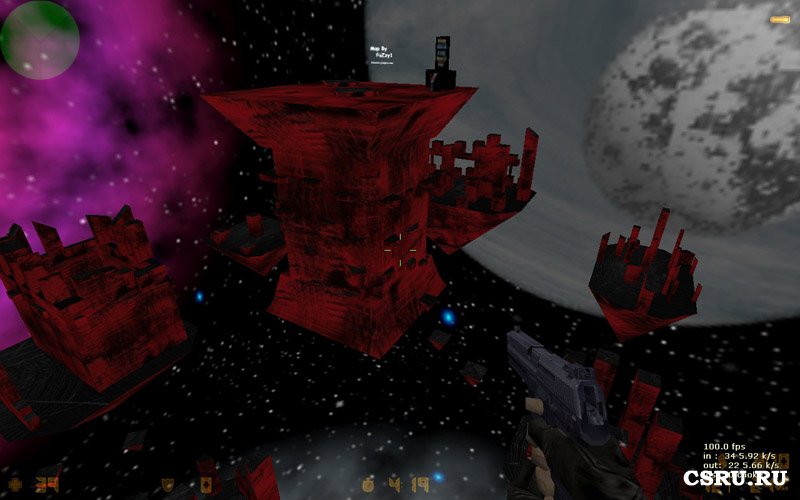The image size is (800, 500).
Task: Click the health cross icon
Action: 14,485
